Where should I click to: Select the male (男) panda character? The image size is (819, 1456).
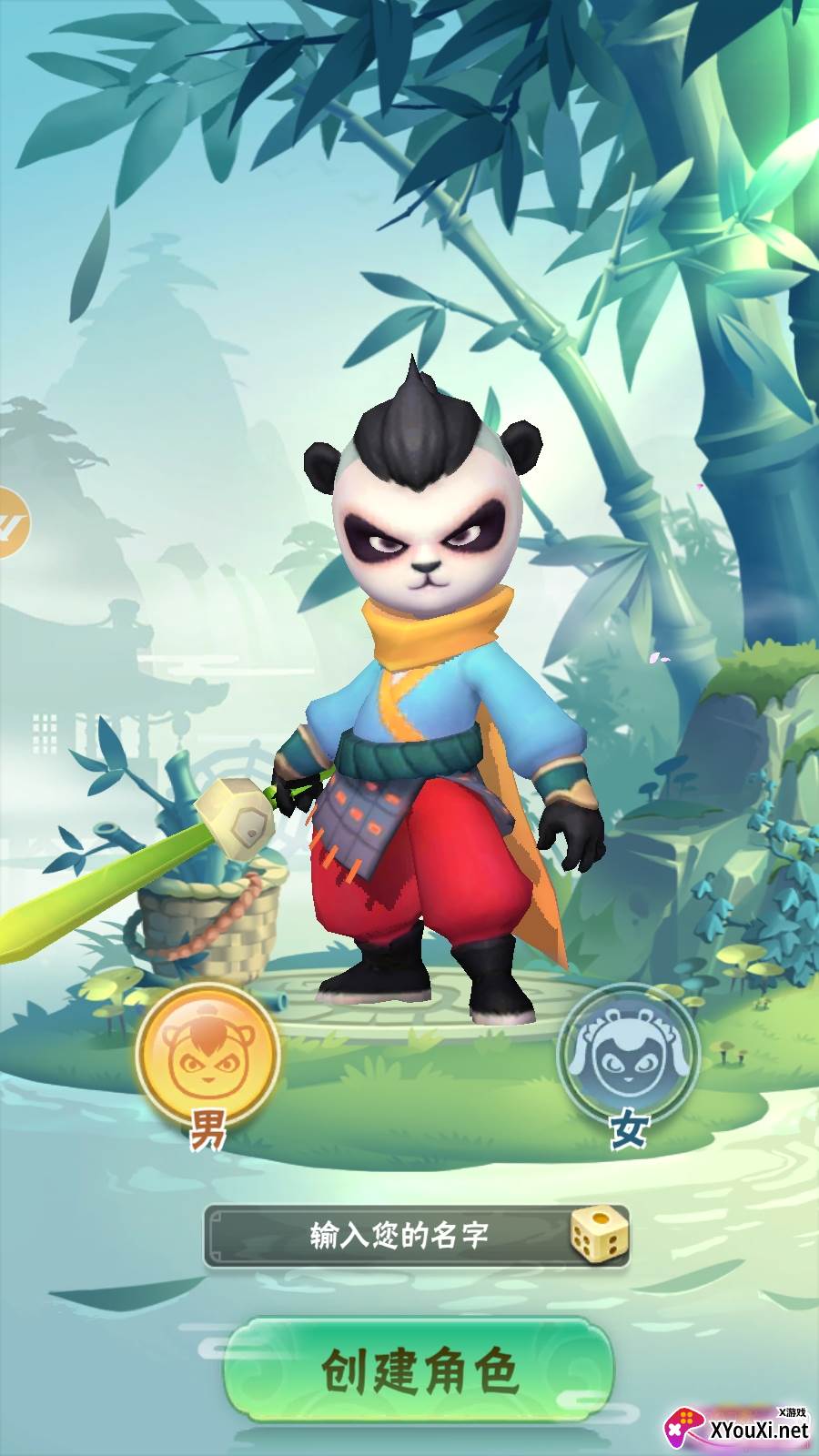tap(207, 1056)
